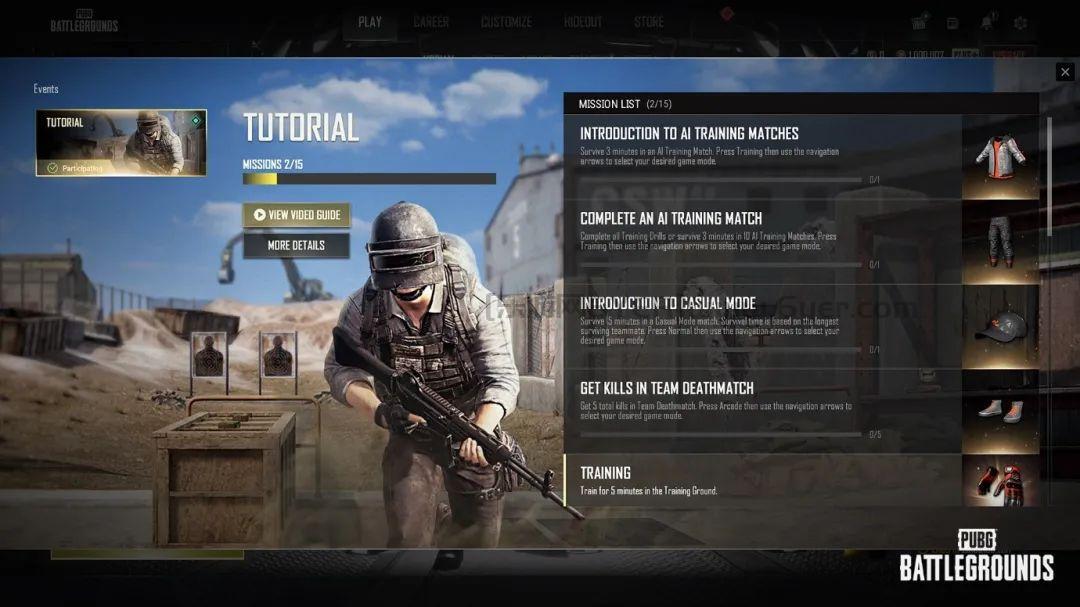
Task: Watch the tutorial via View Video Guide
Action: coord(296,215)
